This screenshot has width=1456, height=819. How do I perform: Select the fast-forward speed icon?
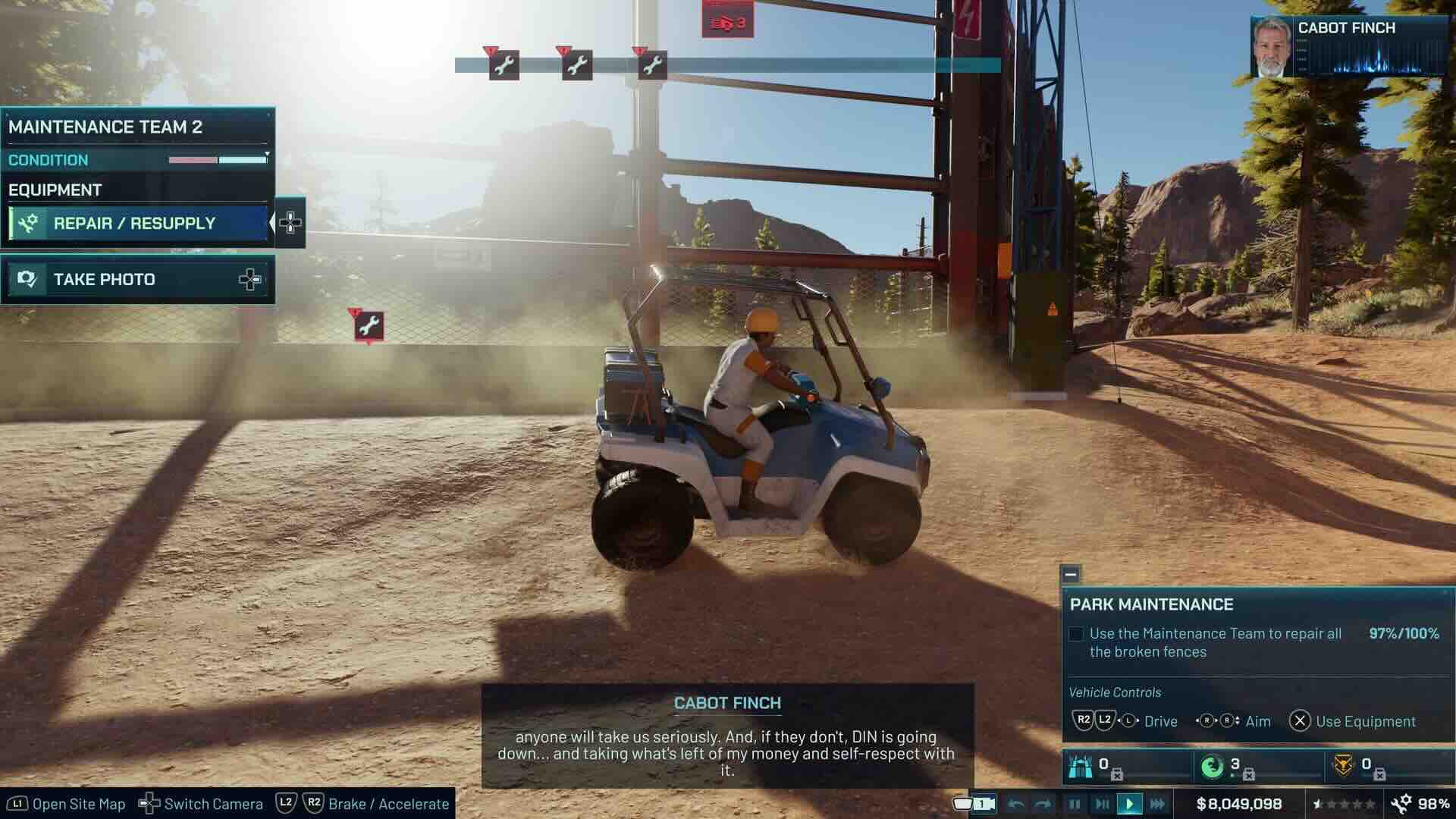(x=1159, y=804)
